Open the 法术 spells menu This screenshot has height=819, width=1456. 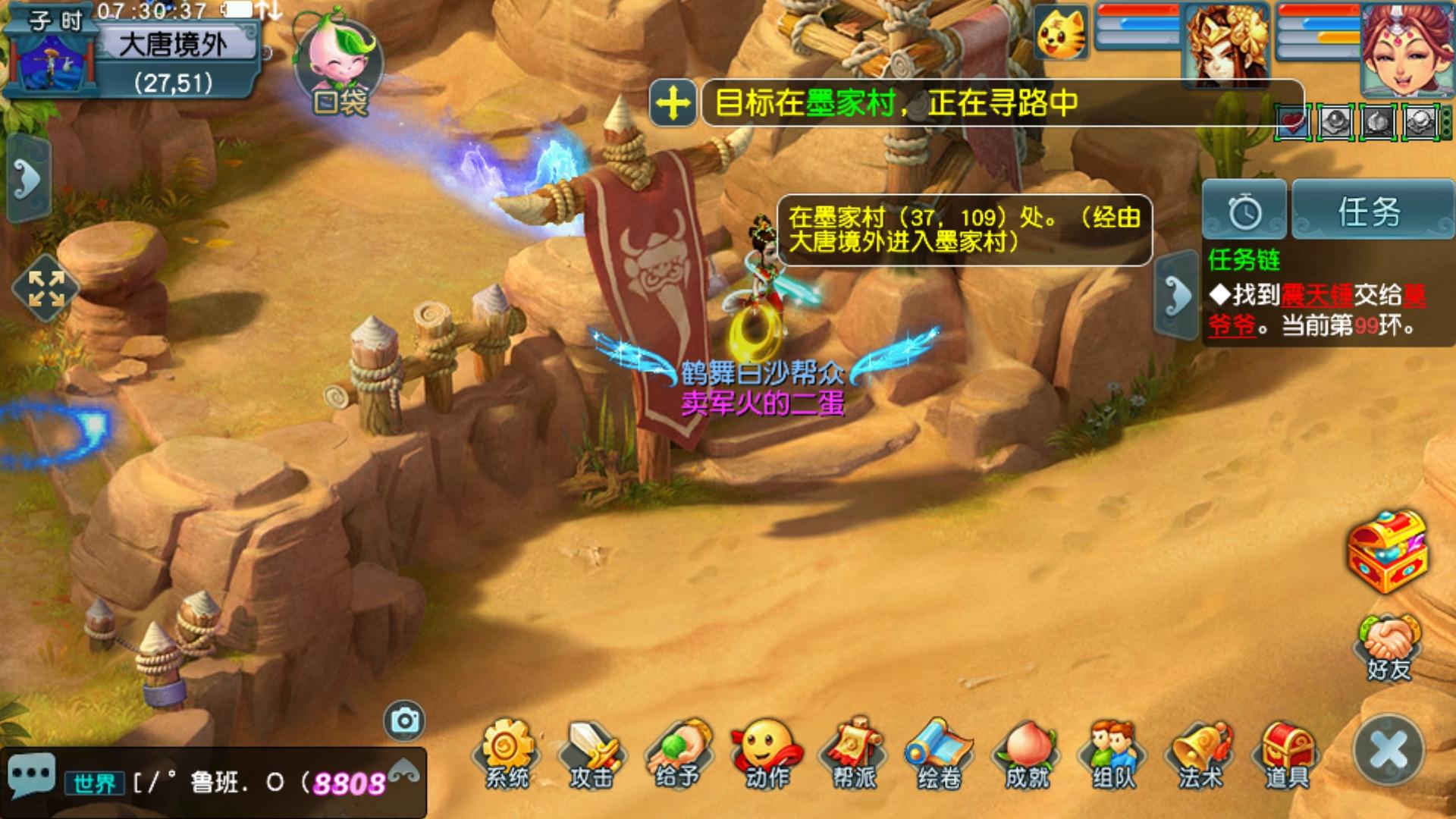click(x=1200, y=752)
